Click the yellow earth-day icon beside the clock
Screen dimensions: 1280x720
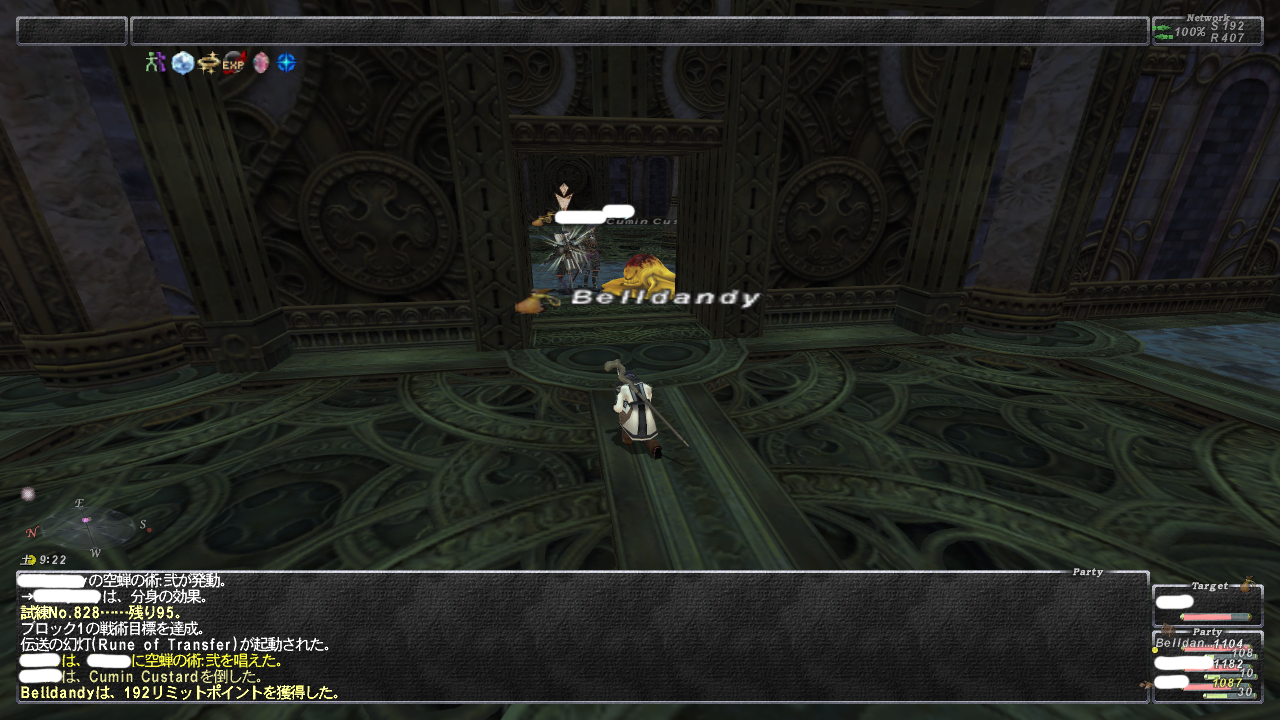click(28, 560)
